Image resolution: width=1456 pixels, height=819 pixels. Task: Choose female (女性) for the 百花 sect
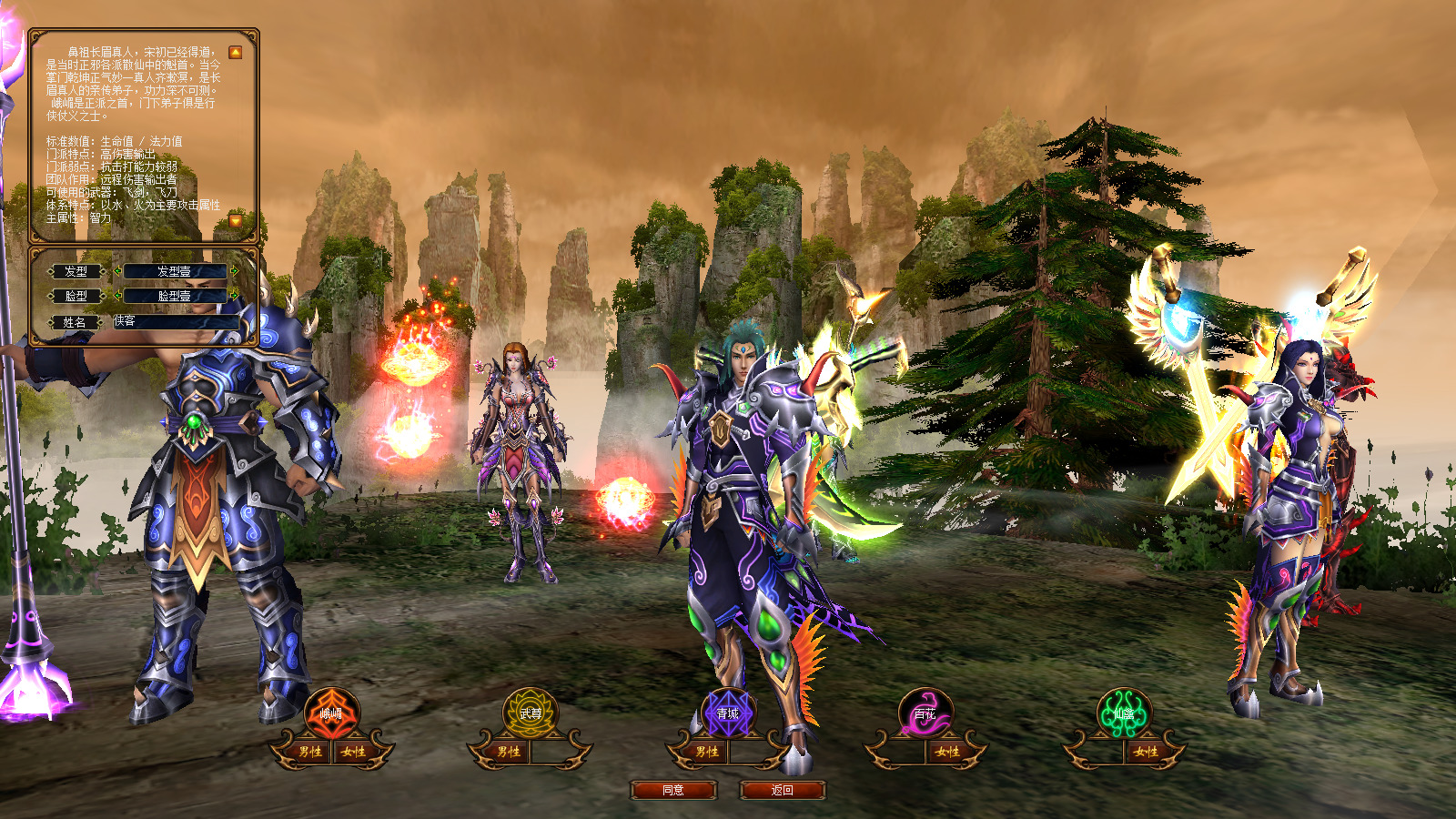[x=947, y=752]
